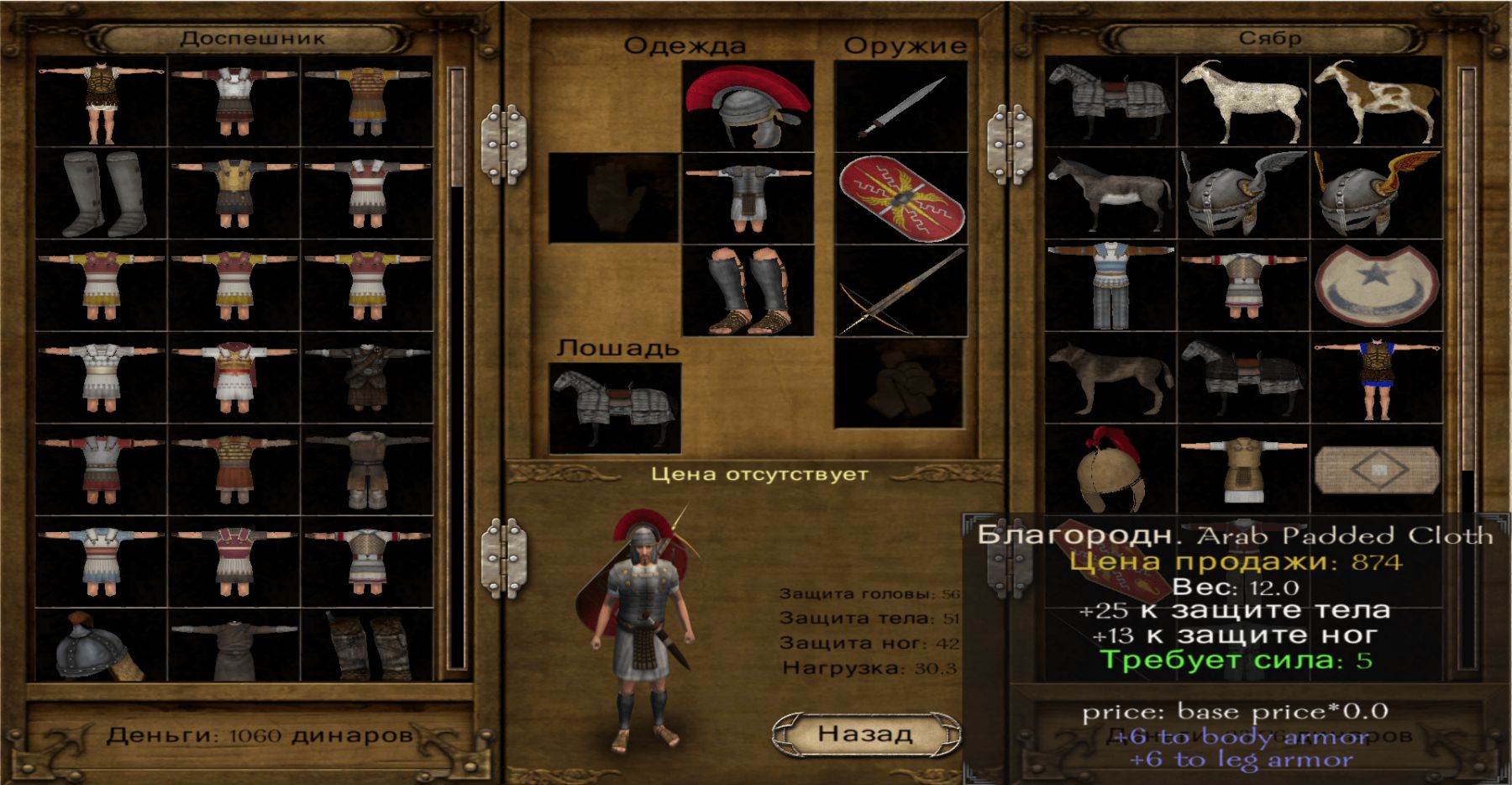
Task: Choose the equipped greaves and sandals slot
Action: (748, 290)
